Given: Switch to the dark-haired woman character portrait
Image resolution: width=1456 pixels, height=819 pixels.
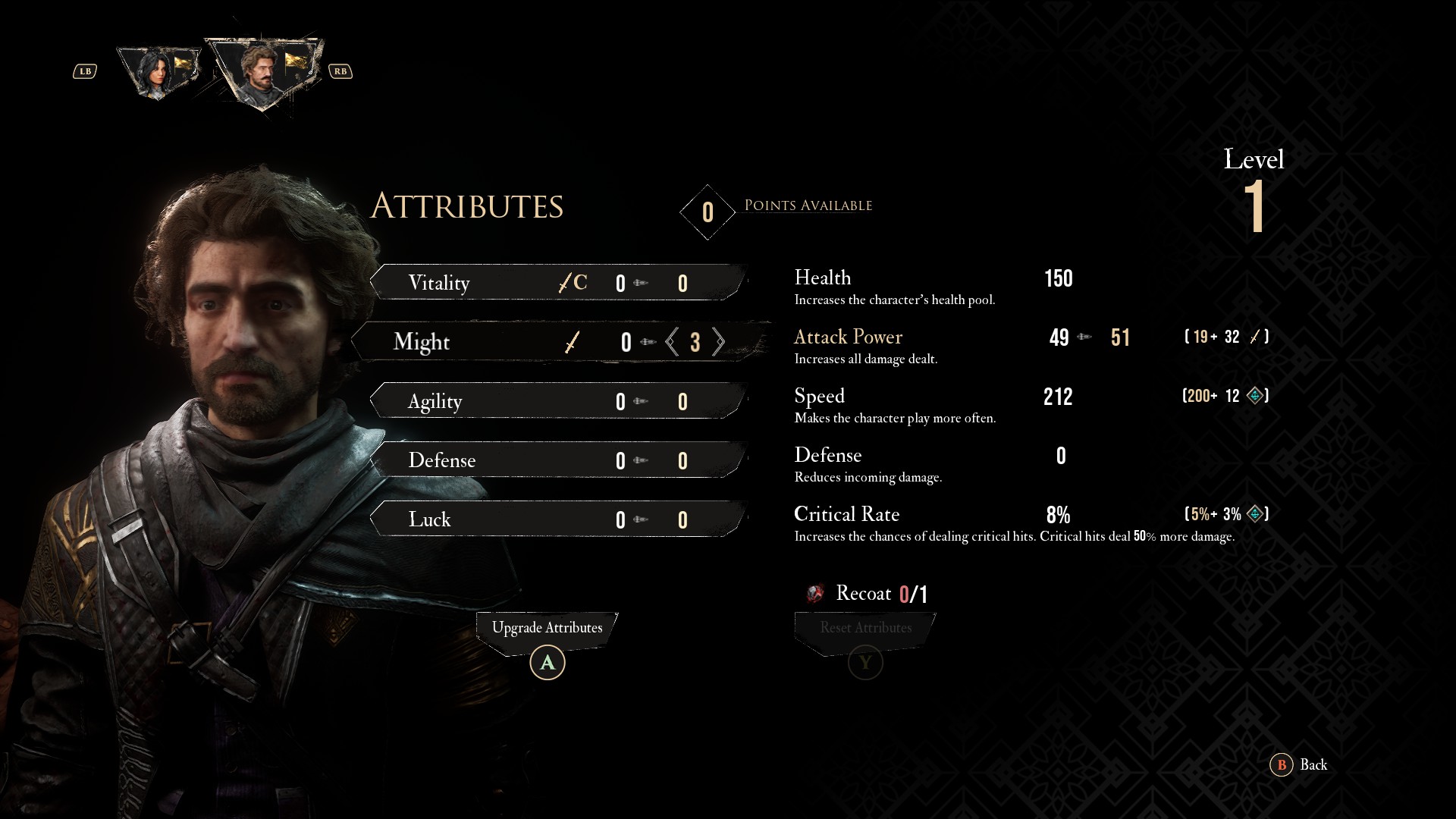Looking at the screenshot, I should pos(159,73).
